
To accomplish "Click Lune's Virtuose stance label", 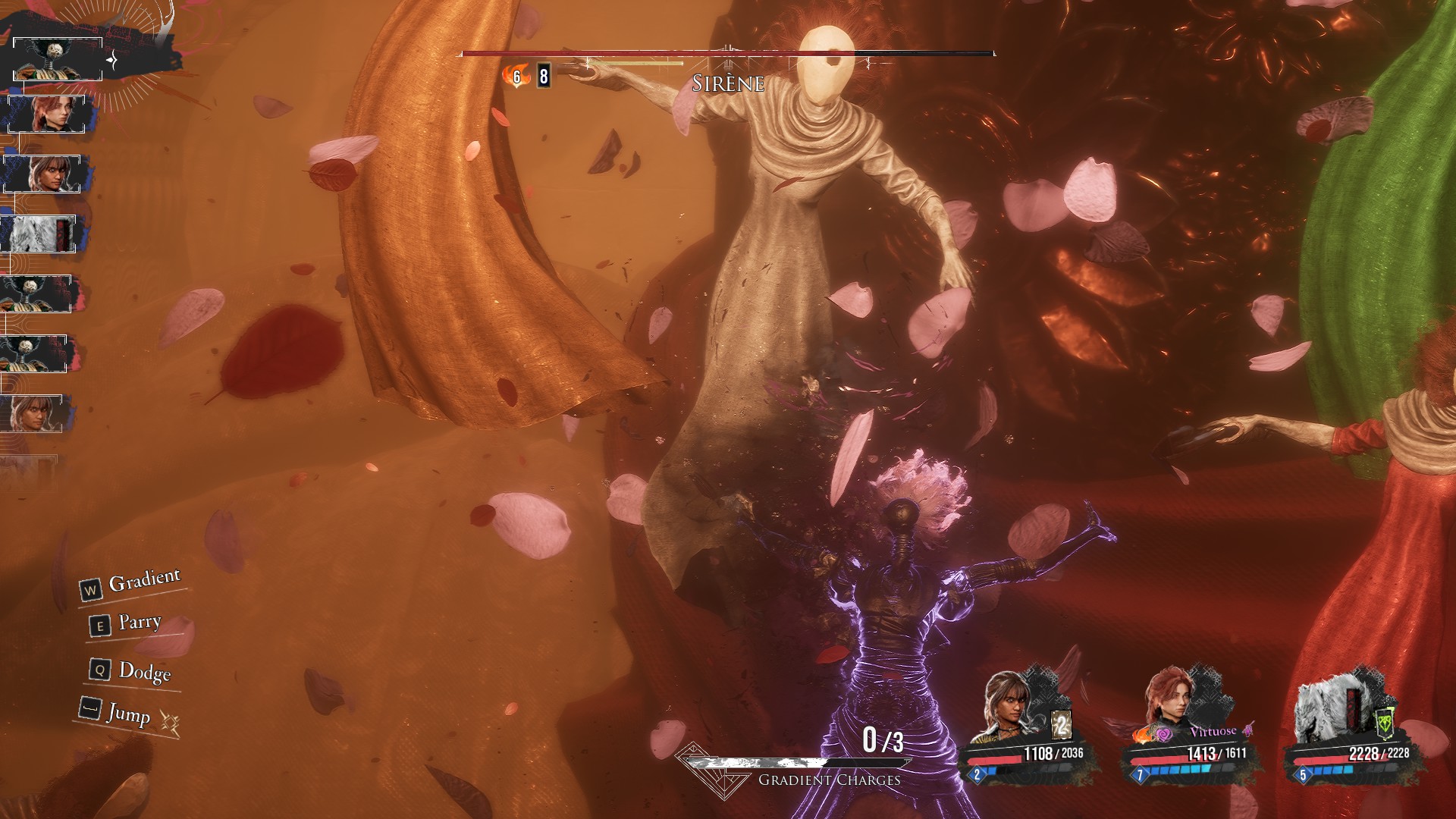I will (1213, 731).
